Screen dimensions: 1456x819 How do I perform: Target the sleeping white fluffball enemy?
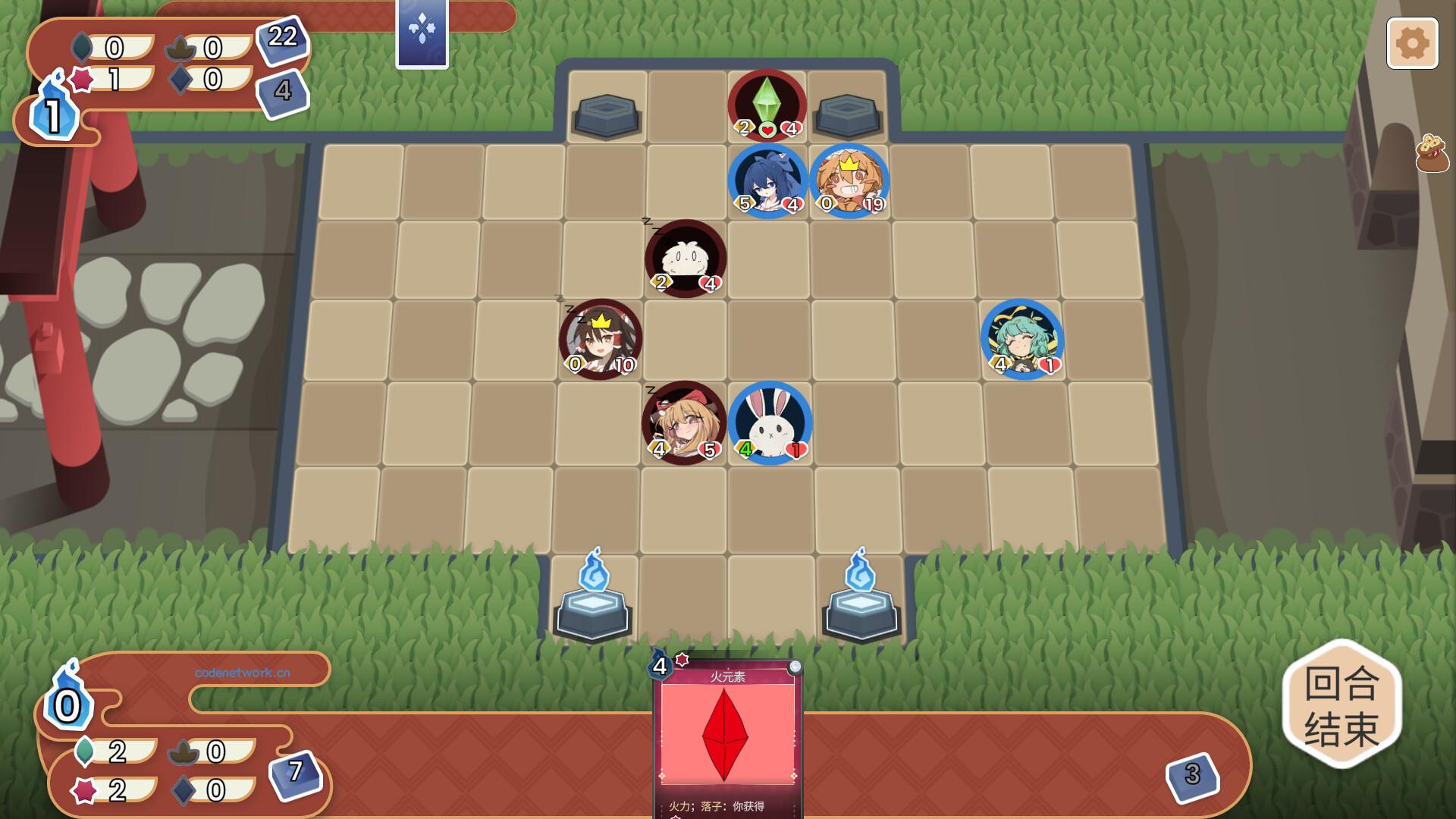[x=686, y=259]
